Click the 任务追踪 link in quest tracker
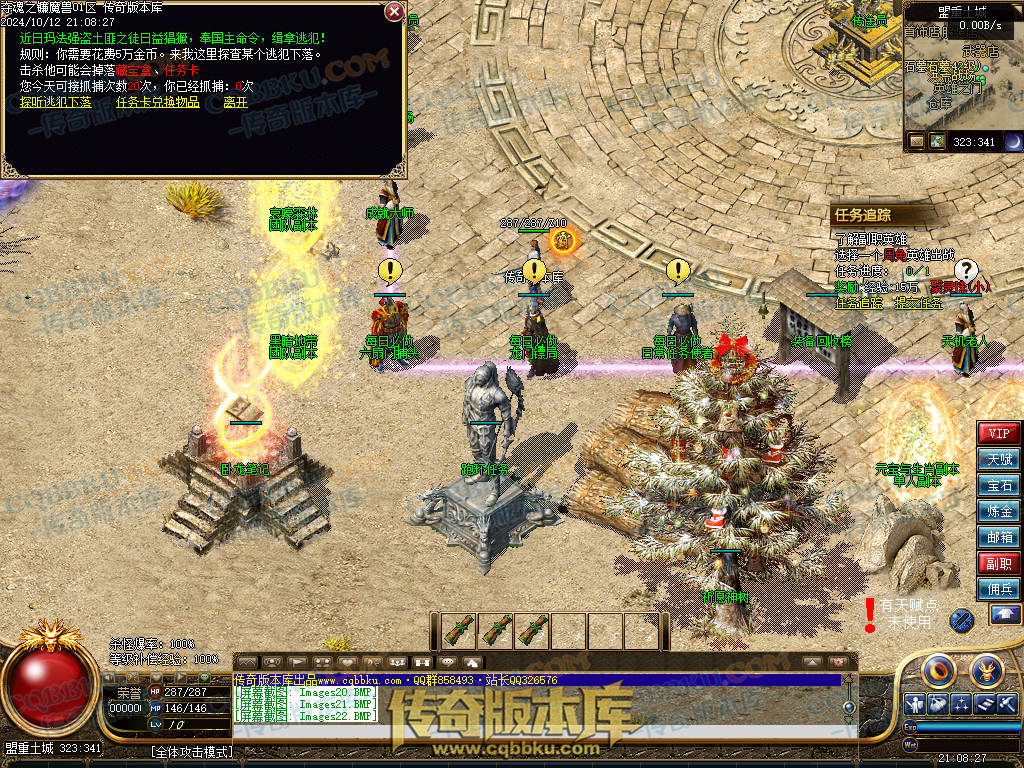The width and height of the screenshot is (1024, 768). 859,303
